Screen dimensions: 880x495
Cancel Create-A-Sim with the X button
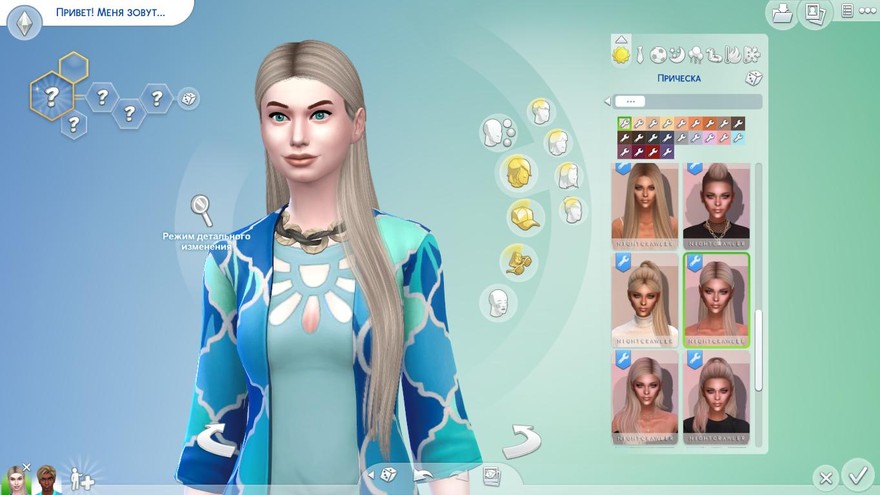[824, 477]
